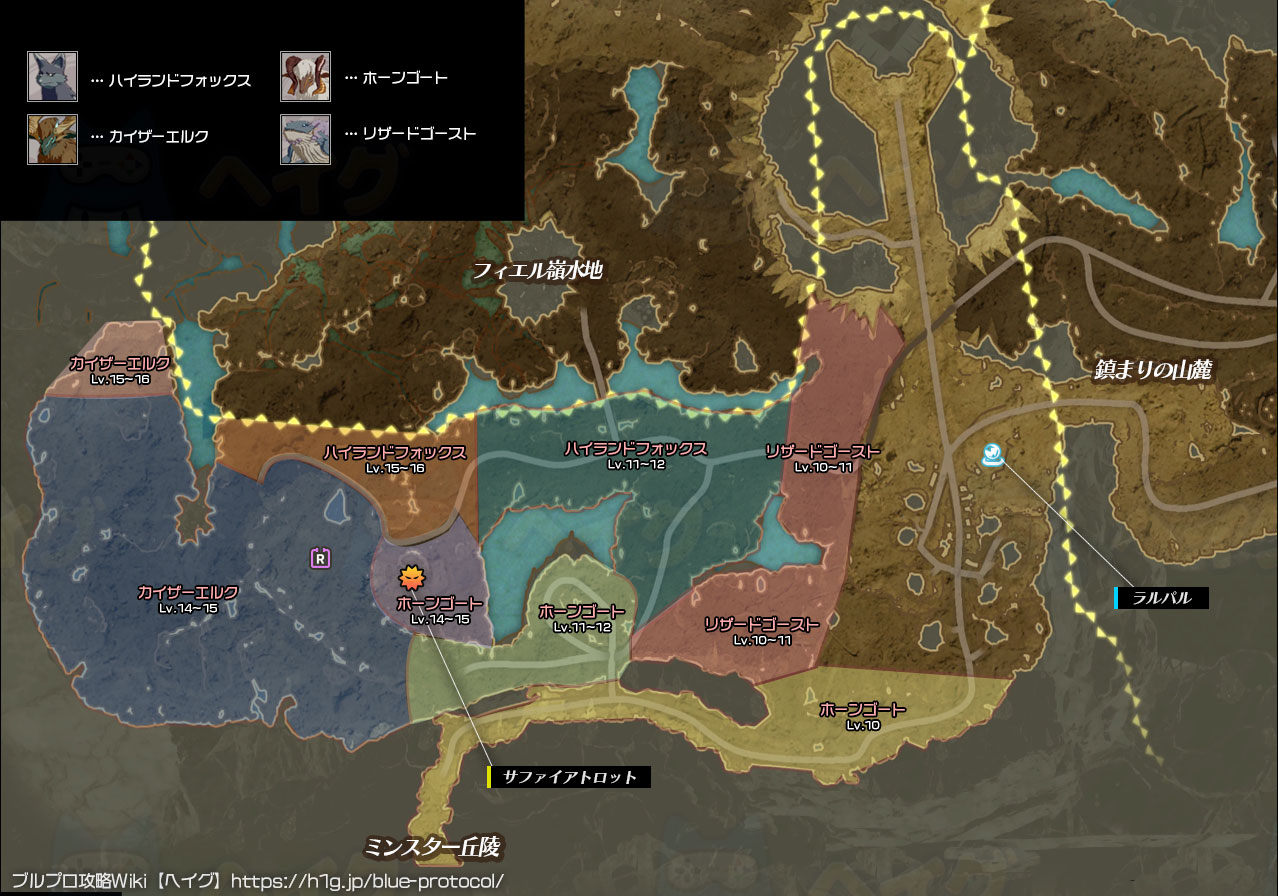
Task: Choose the Horn Goat (ホーンゴート) legend icon
Action: (x=304, y=77)
